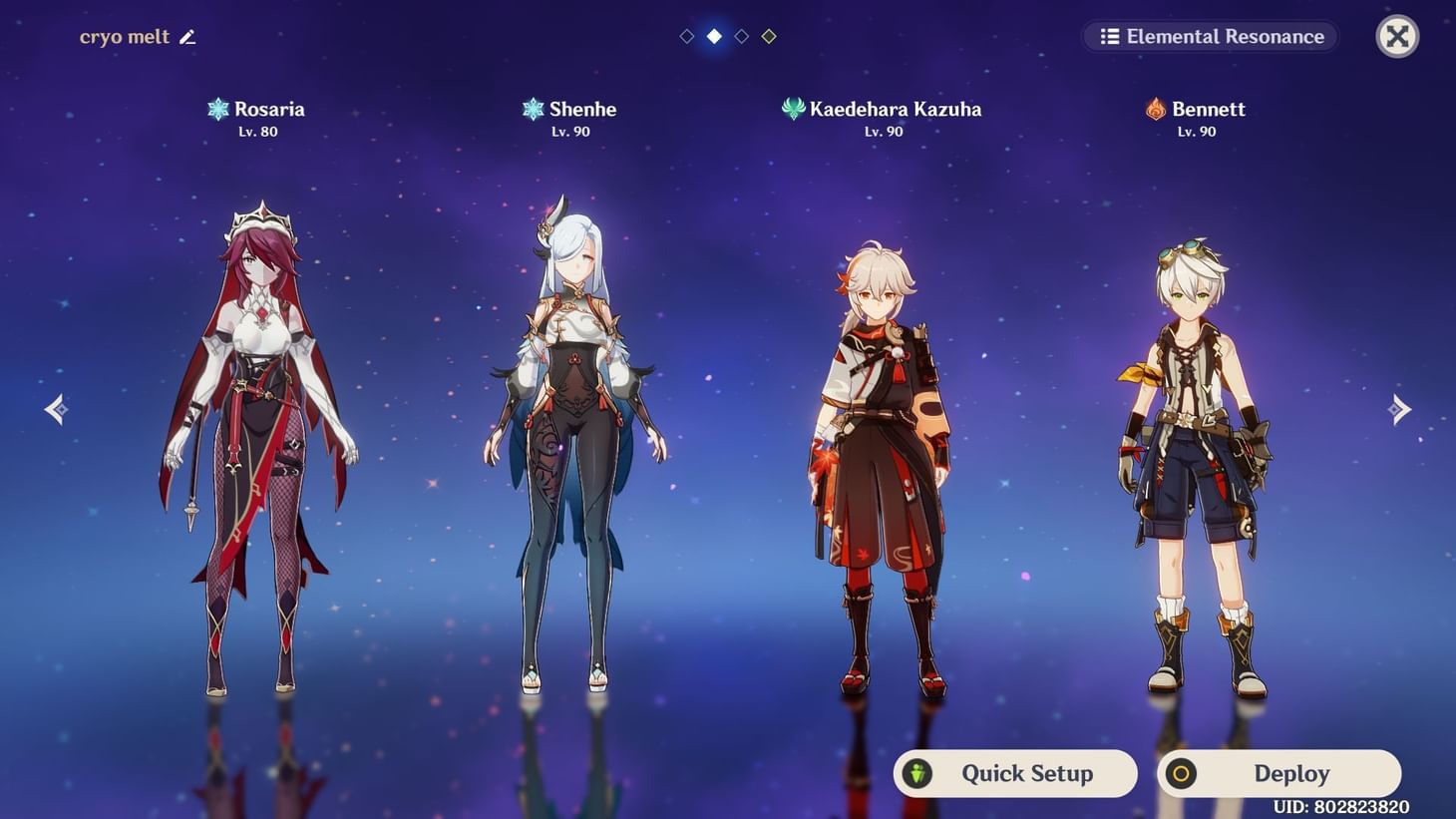Screen dimensions: 1456x819
Task: Select the Cryo element icon beside Rosaria
Action: [x=217, y=109]
